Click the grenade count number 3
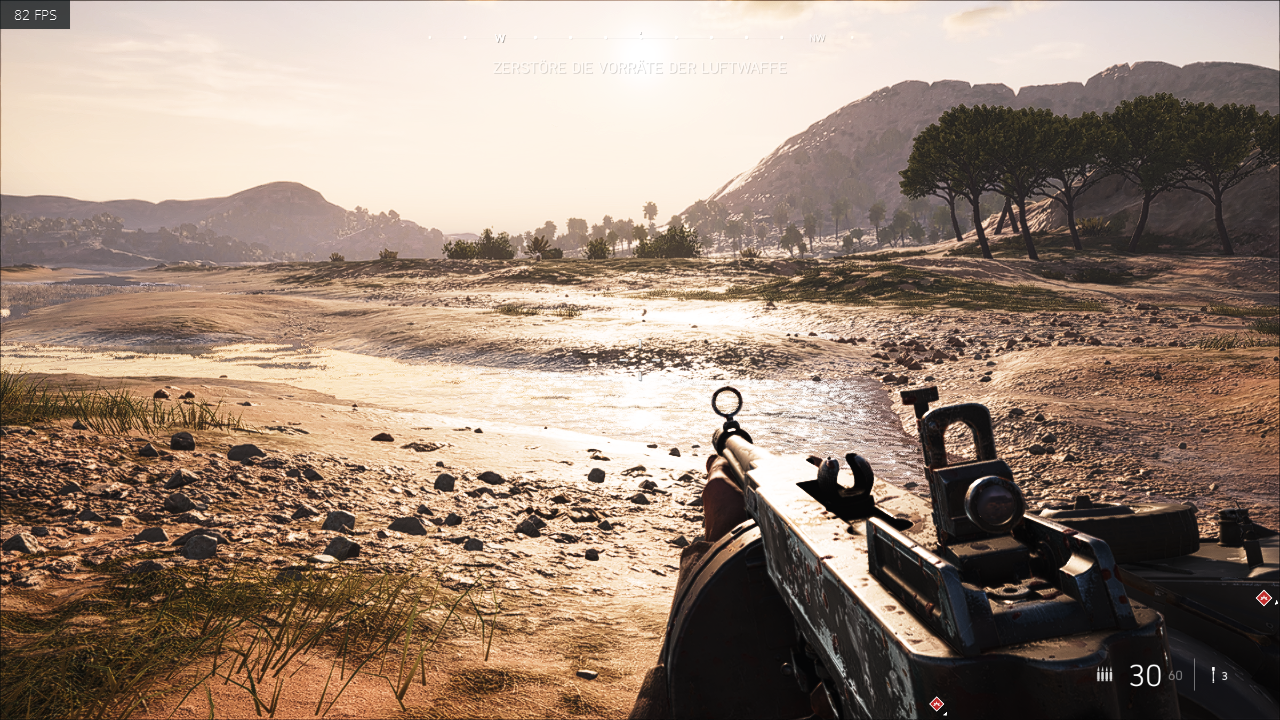This screenshot has height=720, width=1280. pos(1225,676)
